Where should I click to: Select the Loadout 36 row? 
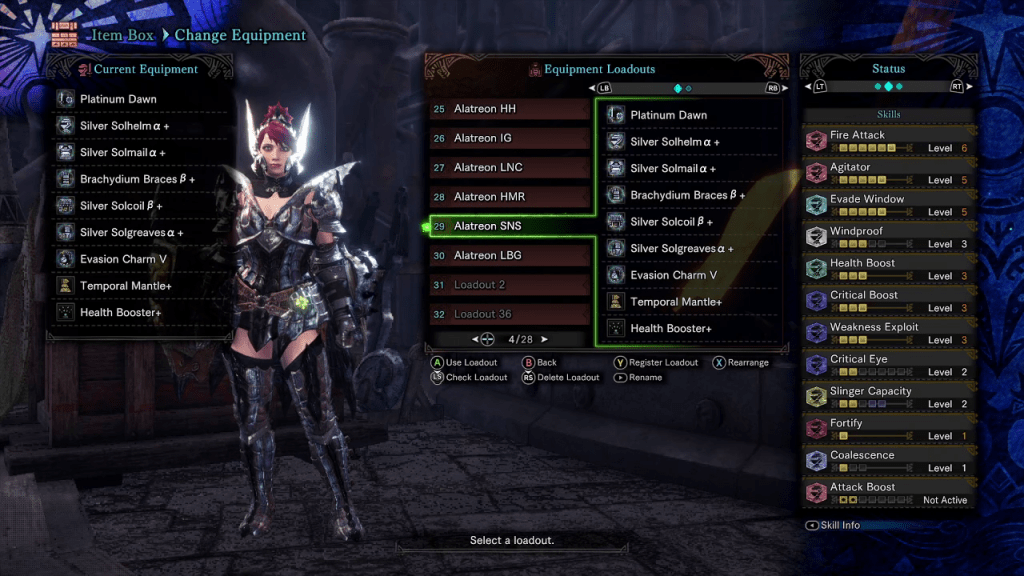coord(508,314)
